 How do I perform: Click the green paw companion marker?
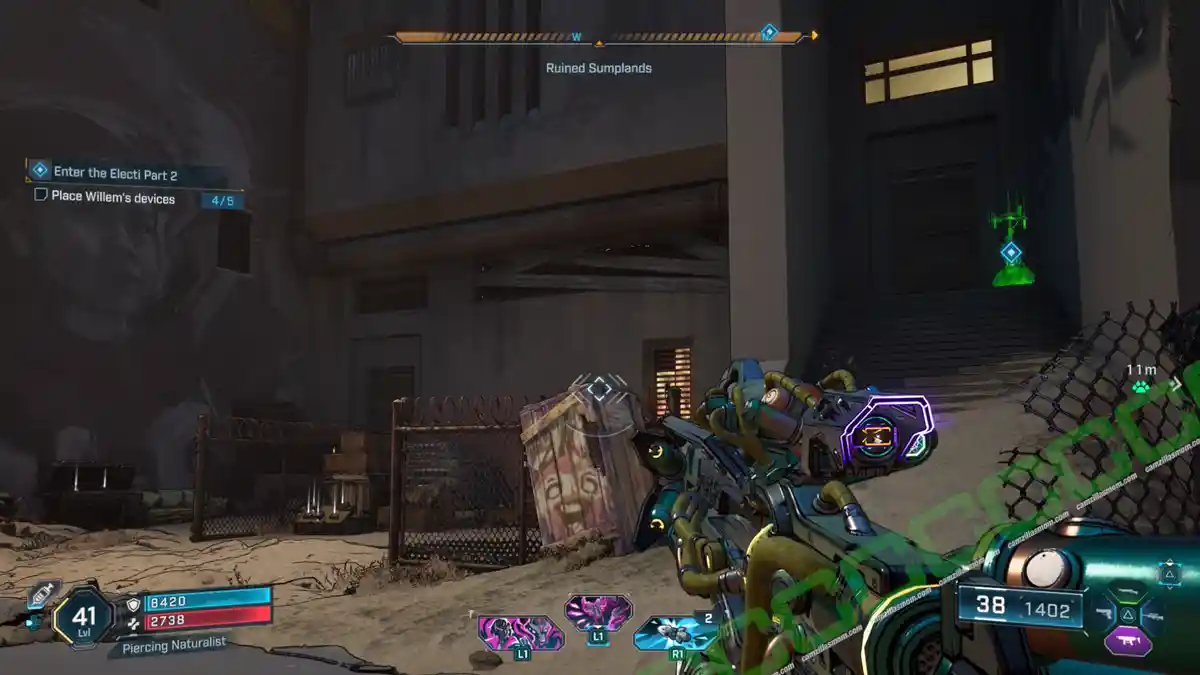[1141, 387]
